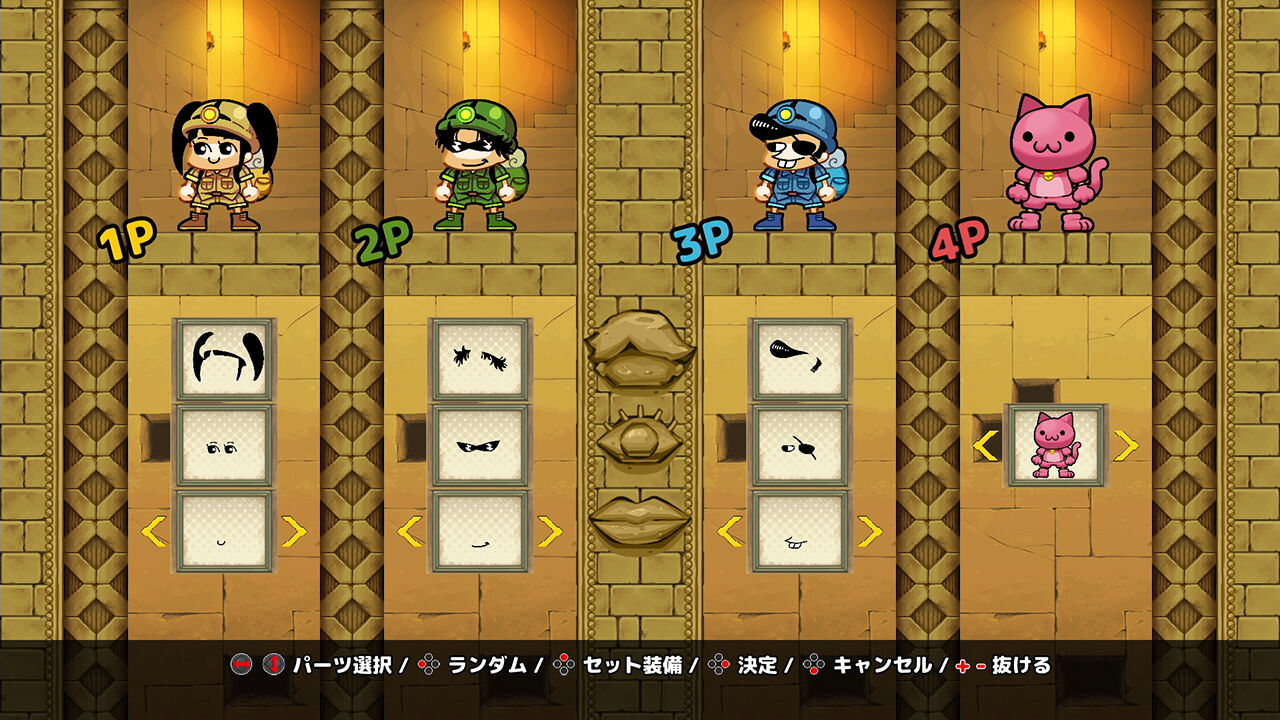Click the 3P hair part slot

[800, 360]
